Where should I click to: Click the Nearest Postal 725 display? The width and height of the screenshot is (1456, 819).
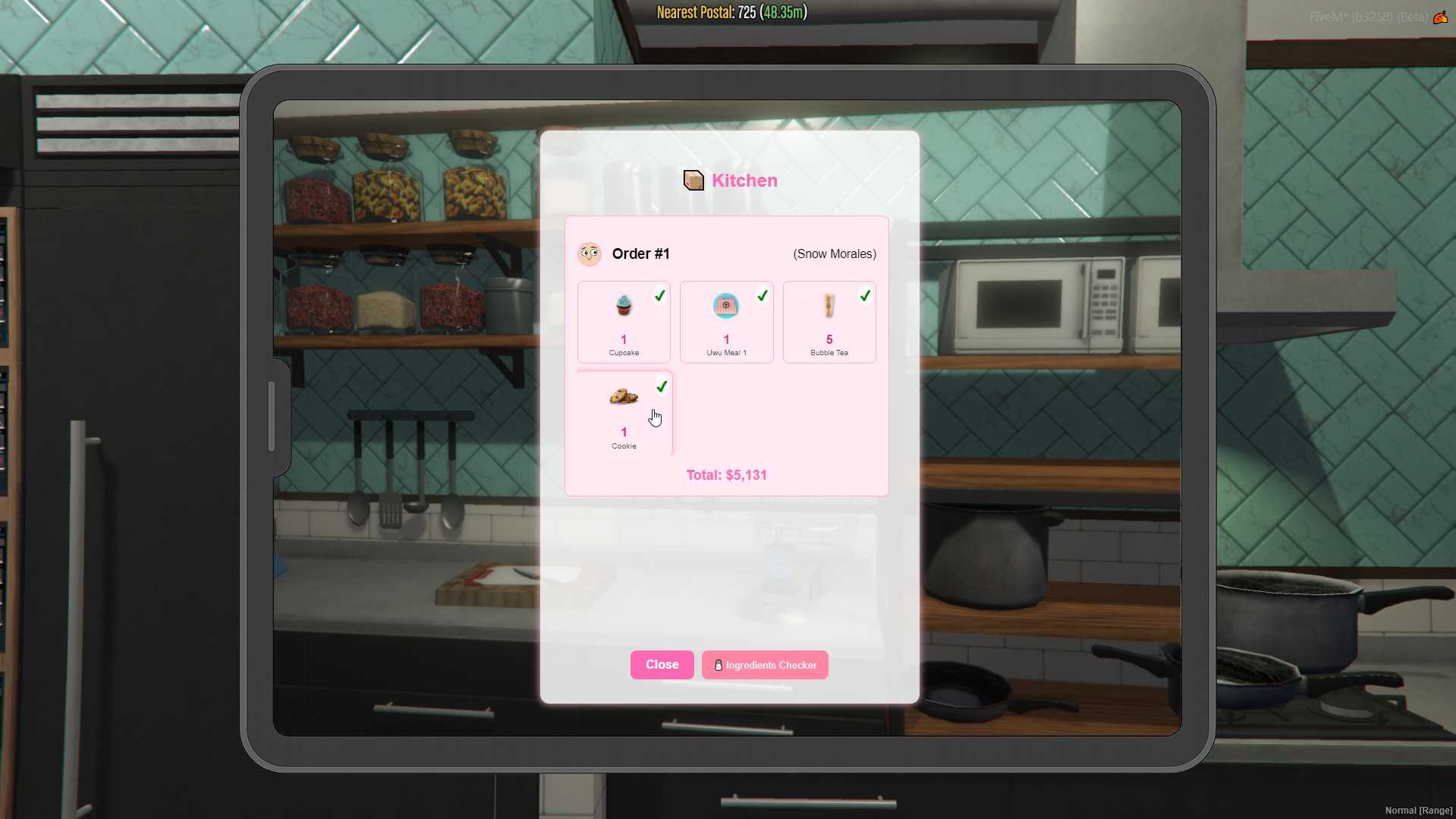(x=729, y=12)
